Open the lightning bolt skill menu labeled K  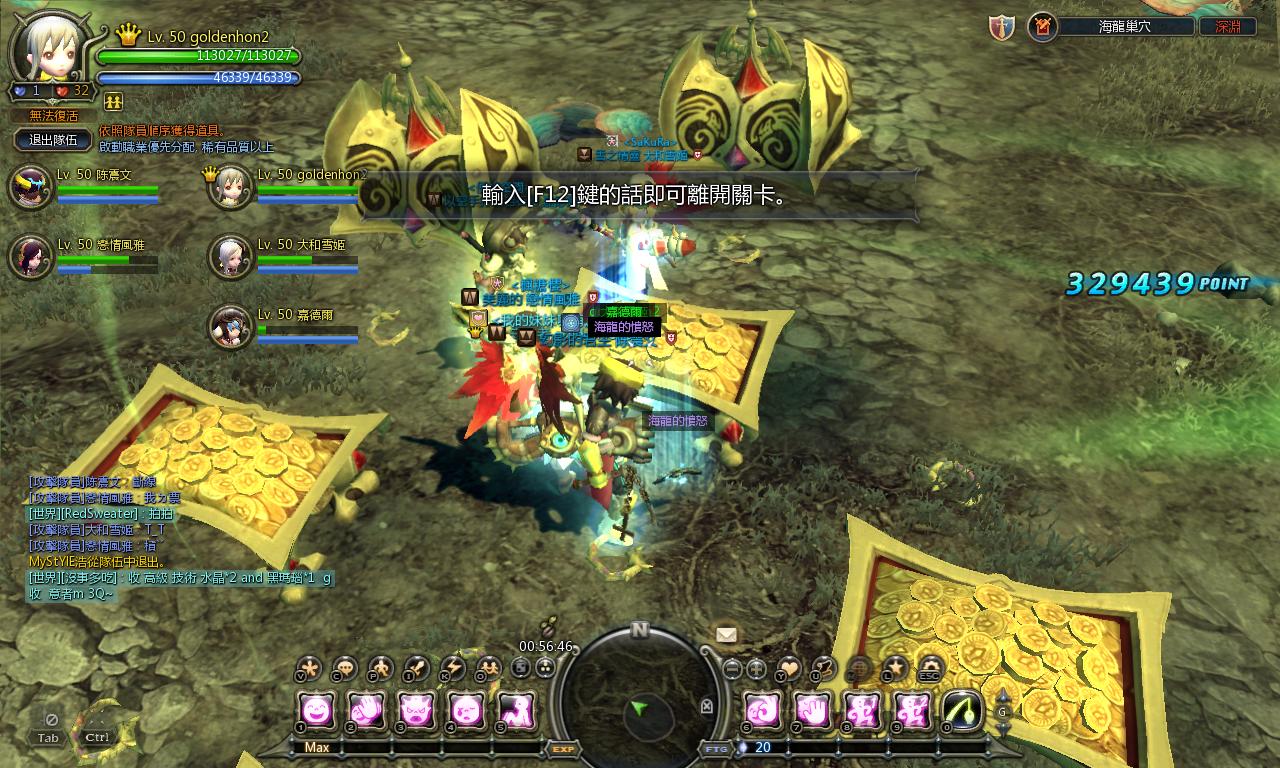[452, 667]
